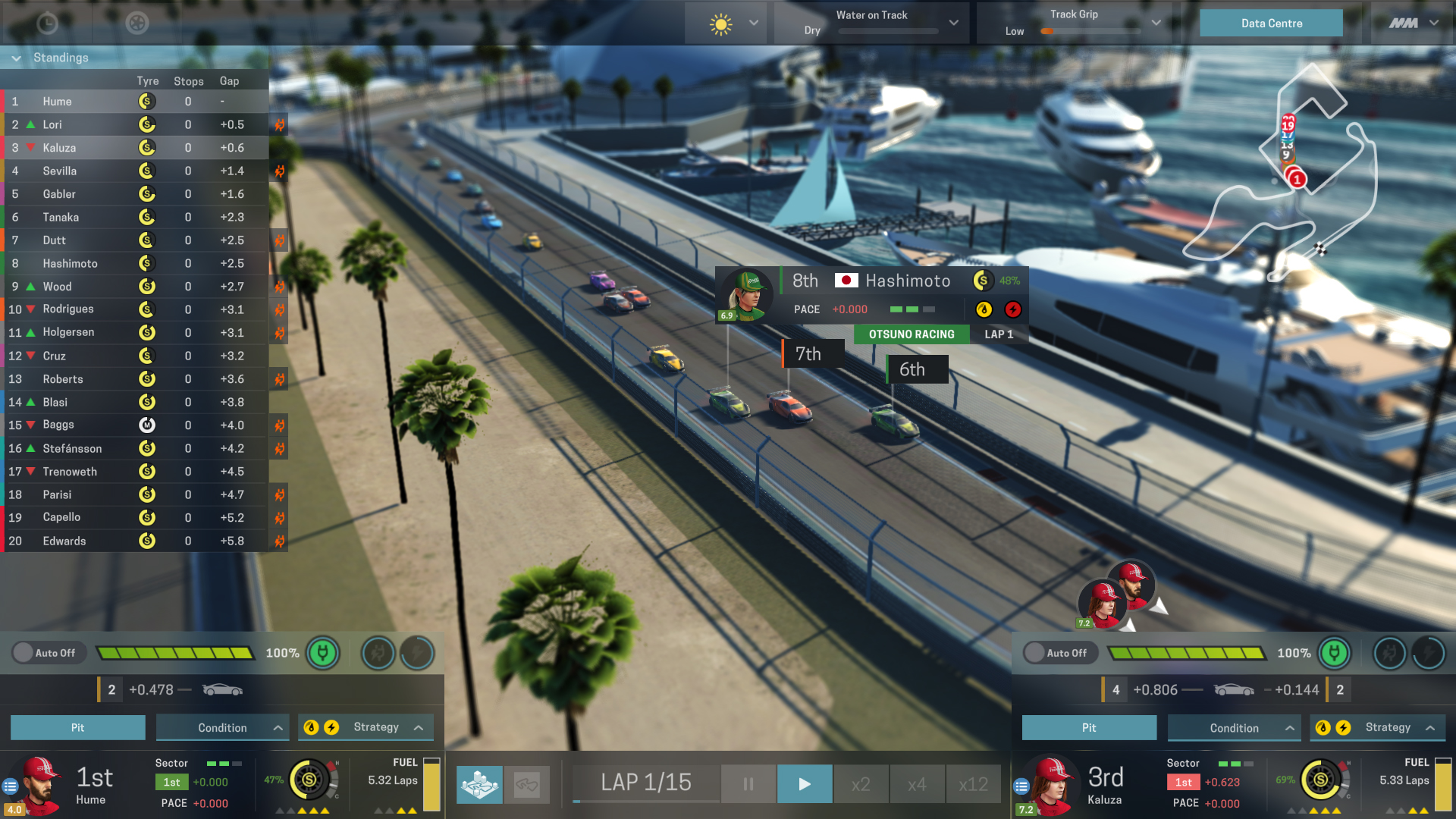The width and height of the screenshot is (1456, 819).
Task: Expand the Condition panel for Hume
Action: (x=221, y=727)
